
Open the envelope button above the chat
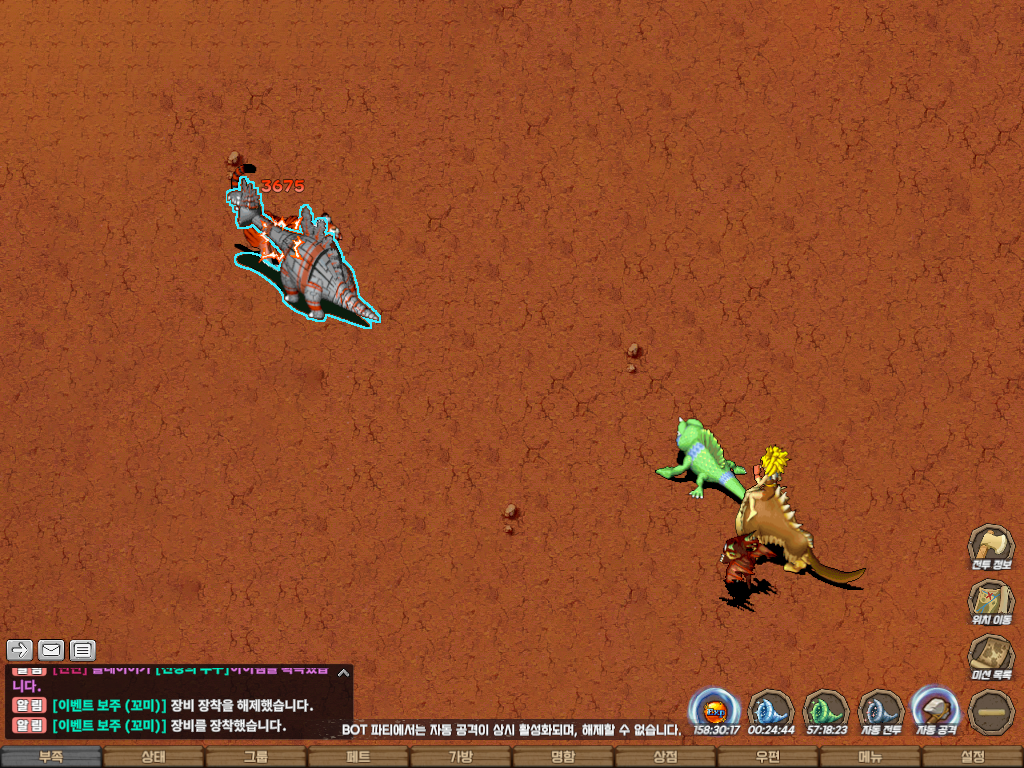[51, 650]
